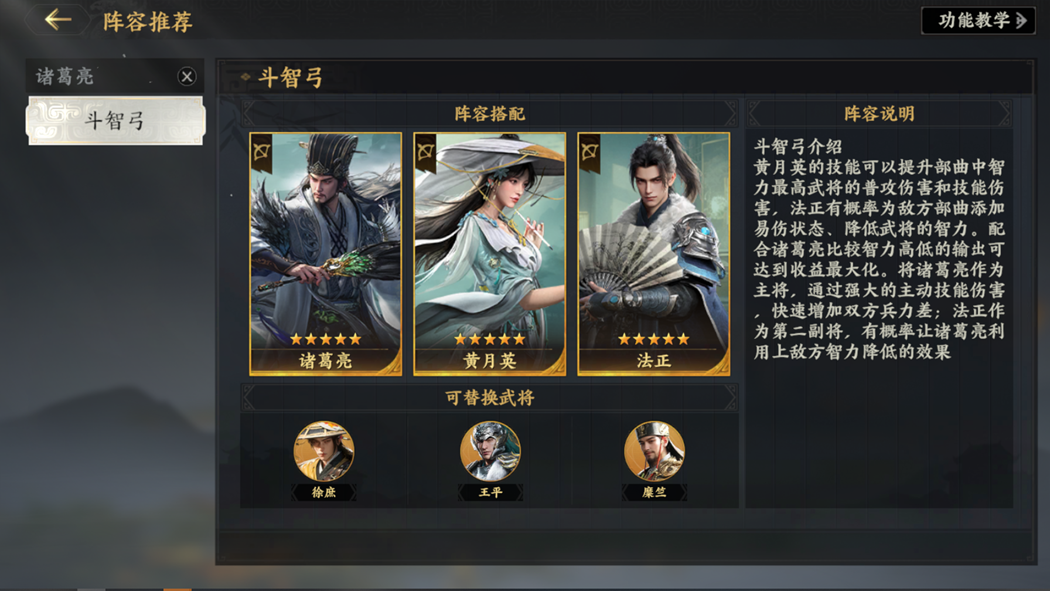This screenshot has width=1050, height=591.
Task: Select substitute general 徐庶
Action: pyautogui.click(x=324, y=453)
